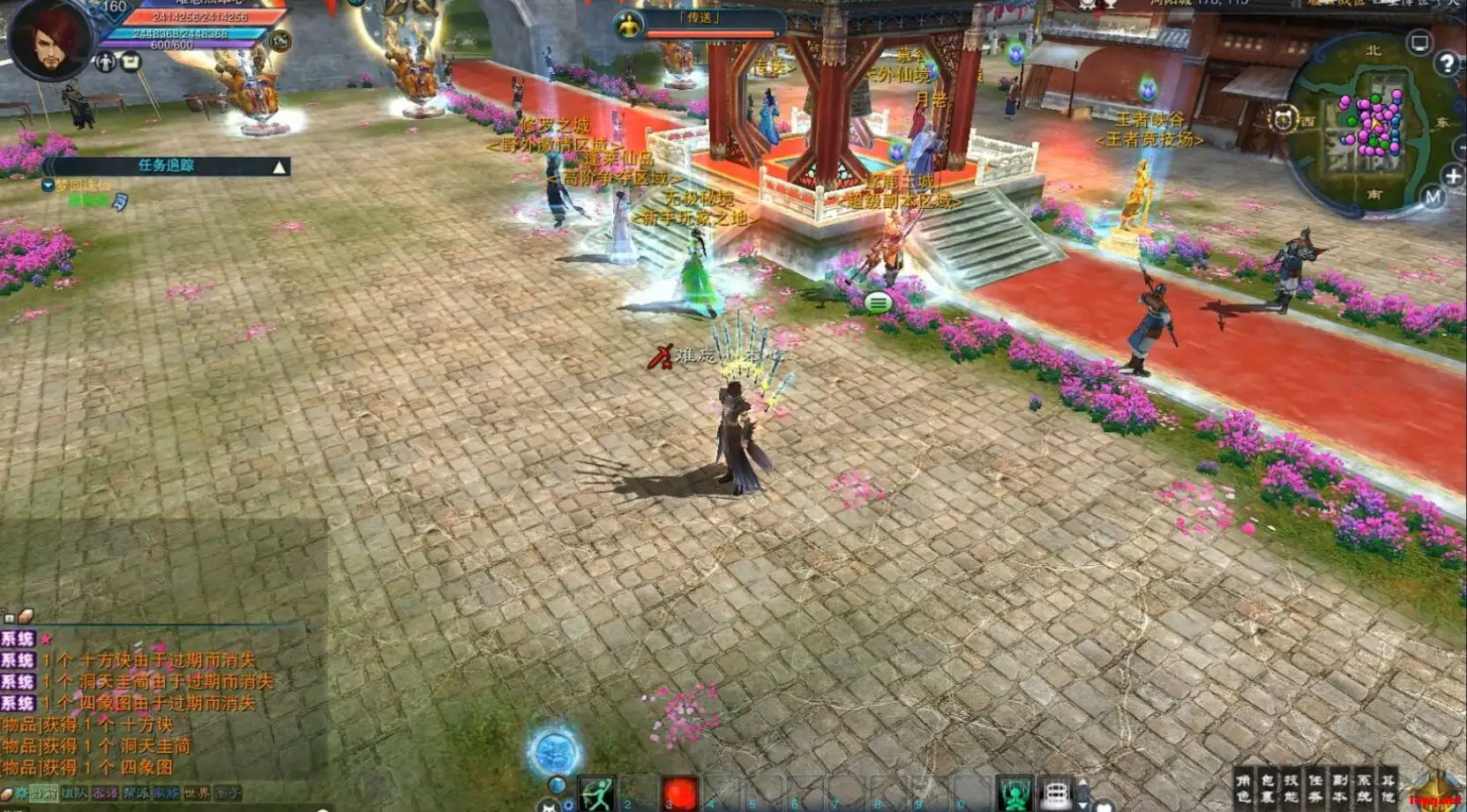1467x812 pixels.
Task: Switch chat to the 世界 (World) channel tab
Action: pos(196,793)
